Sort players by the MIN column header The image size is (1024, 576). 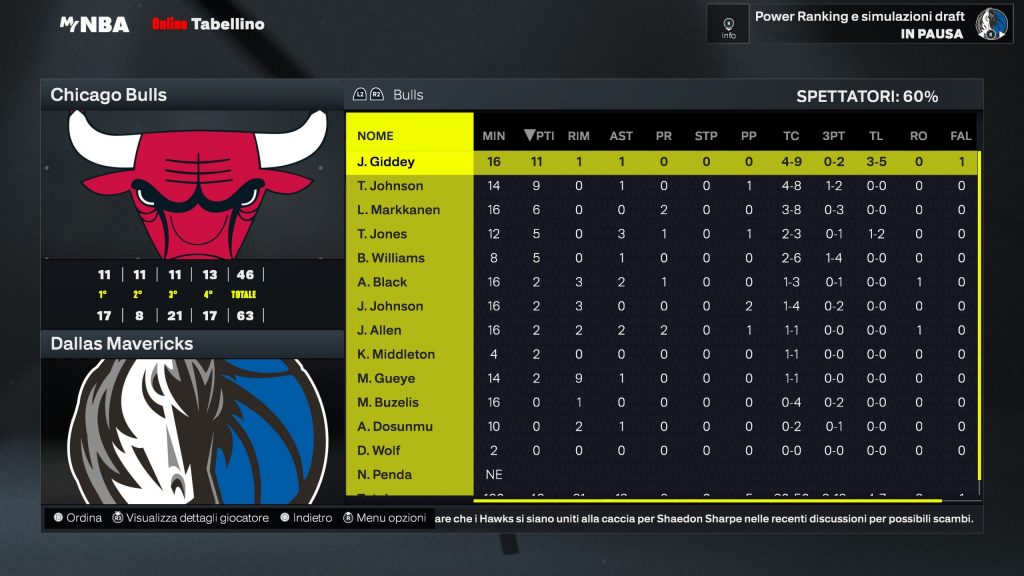click(x=494, y=136)
